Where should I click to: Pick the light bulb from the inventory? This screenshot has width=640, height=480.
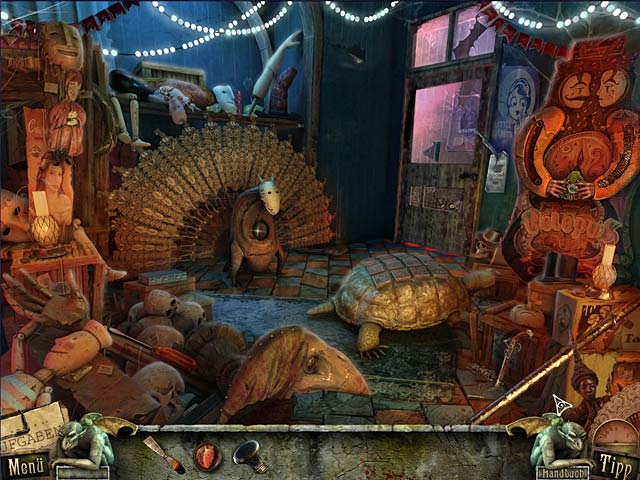coord(249,455)
